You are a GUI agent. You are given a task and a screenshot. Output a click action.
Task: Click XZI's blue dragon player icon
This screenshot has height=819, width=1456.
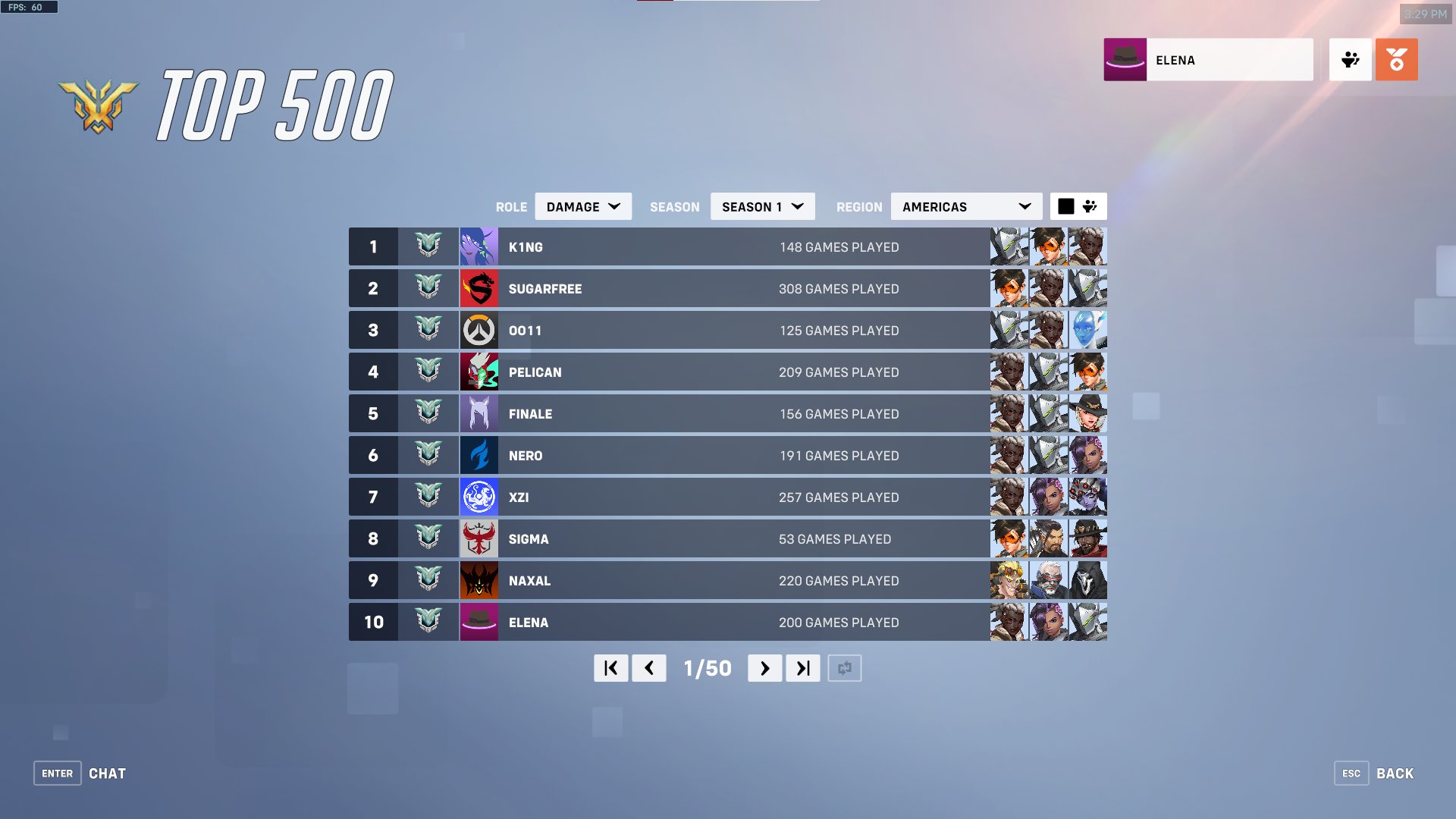(x=479, y=497)
